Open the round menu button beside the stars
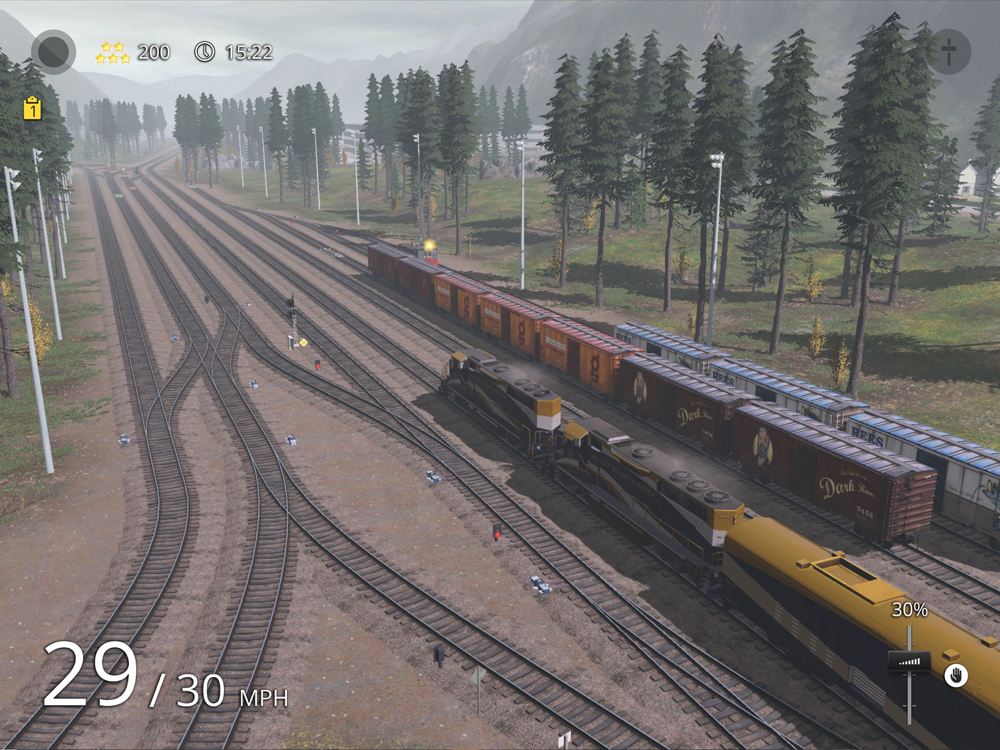1000x750 pixels. (53, 51)
